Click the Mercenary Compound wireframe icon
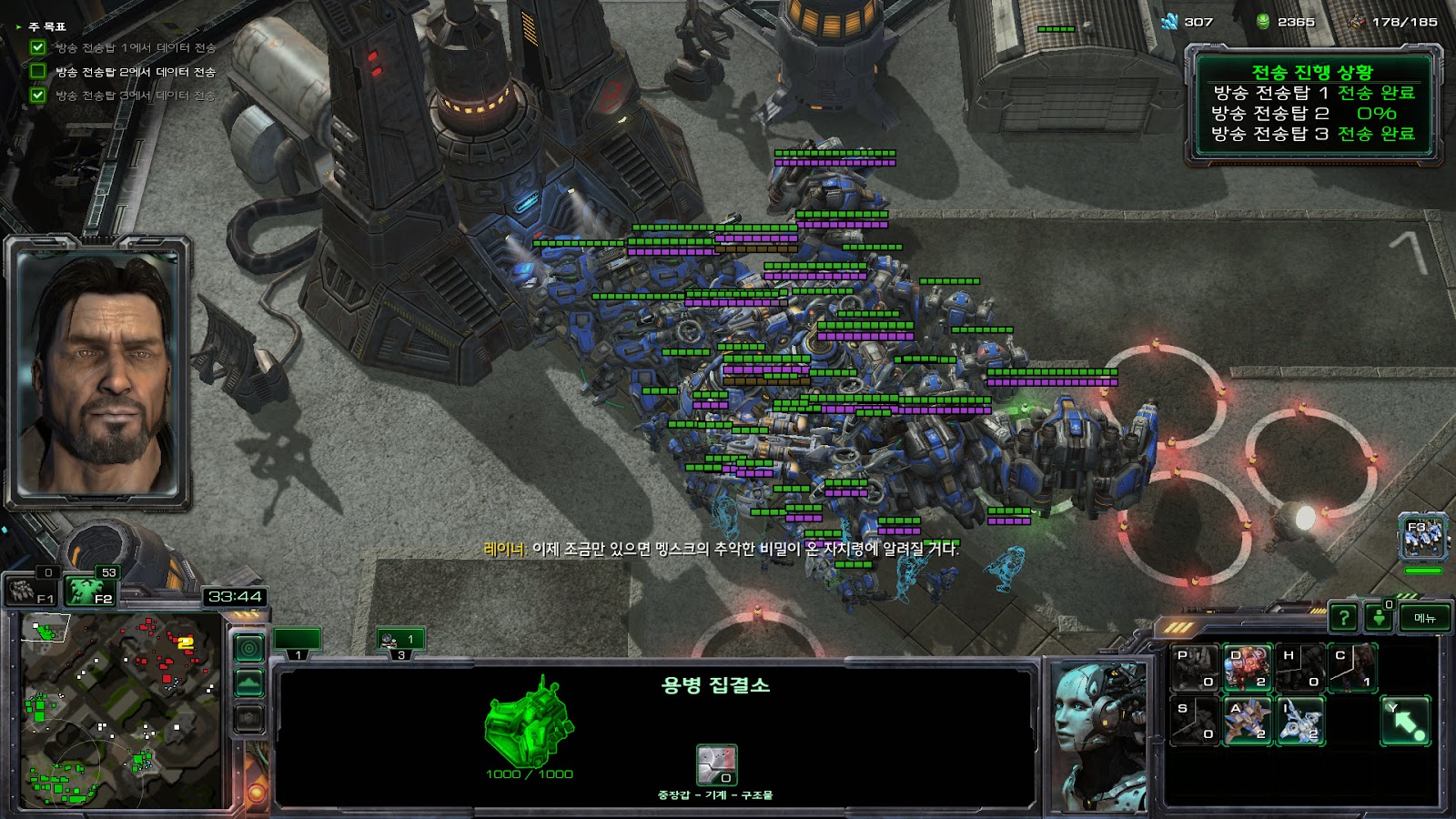The image size is (1456, 819). coord(528,723)
